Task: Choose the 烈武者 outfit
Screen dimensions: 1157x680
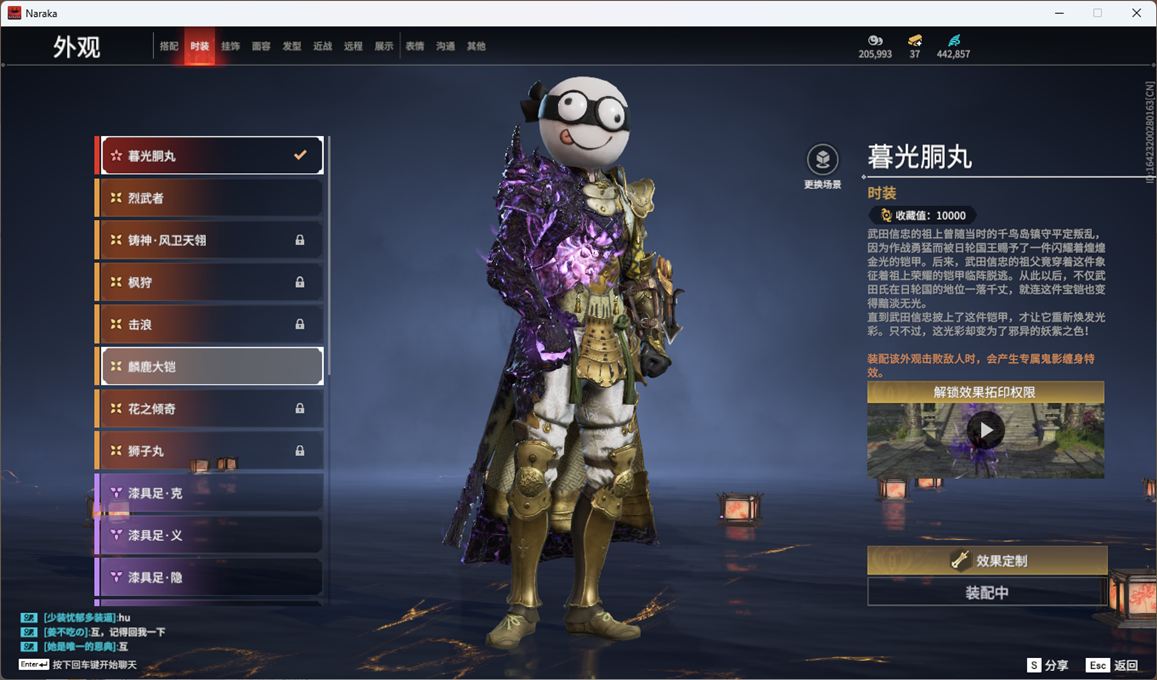Action: tap(210, 198)
